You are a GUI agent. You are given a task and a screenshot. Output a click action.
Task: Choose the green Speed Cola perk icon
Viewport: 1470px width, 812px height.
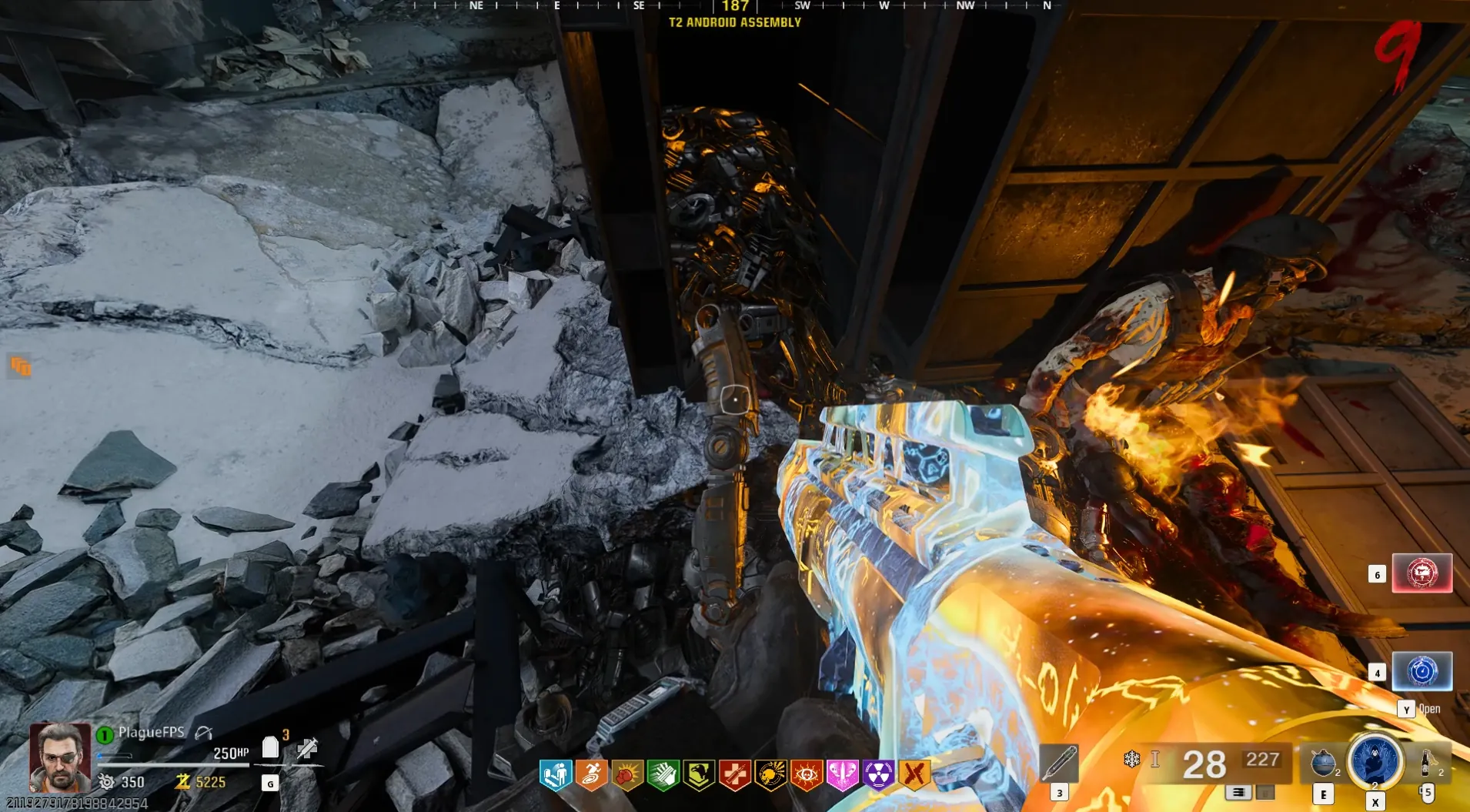663,775
